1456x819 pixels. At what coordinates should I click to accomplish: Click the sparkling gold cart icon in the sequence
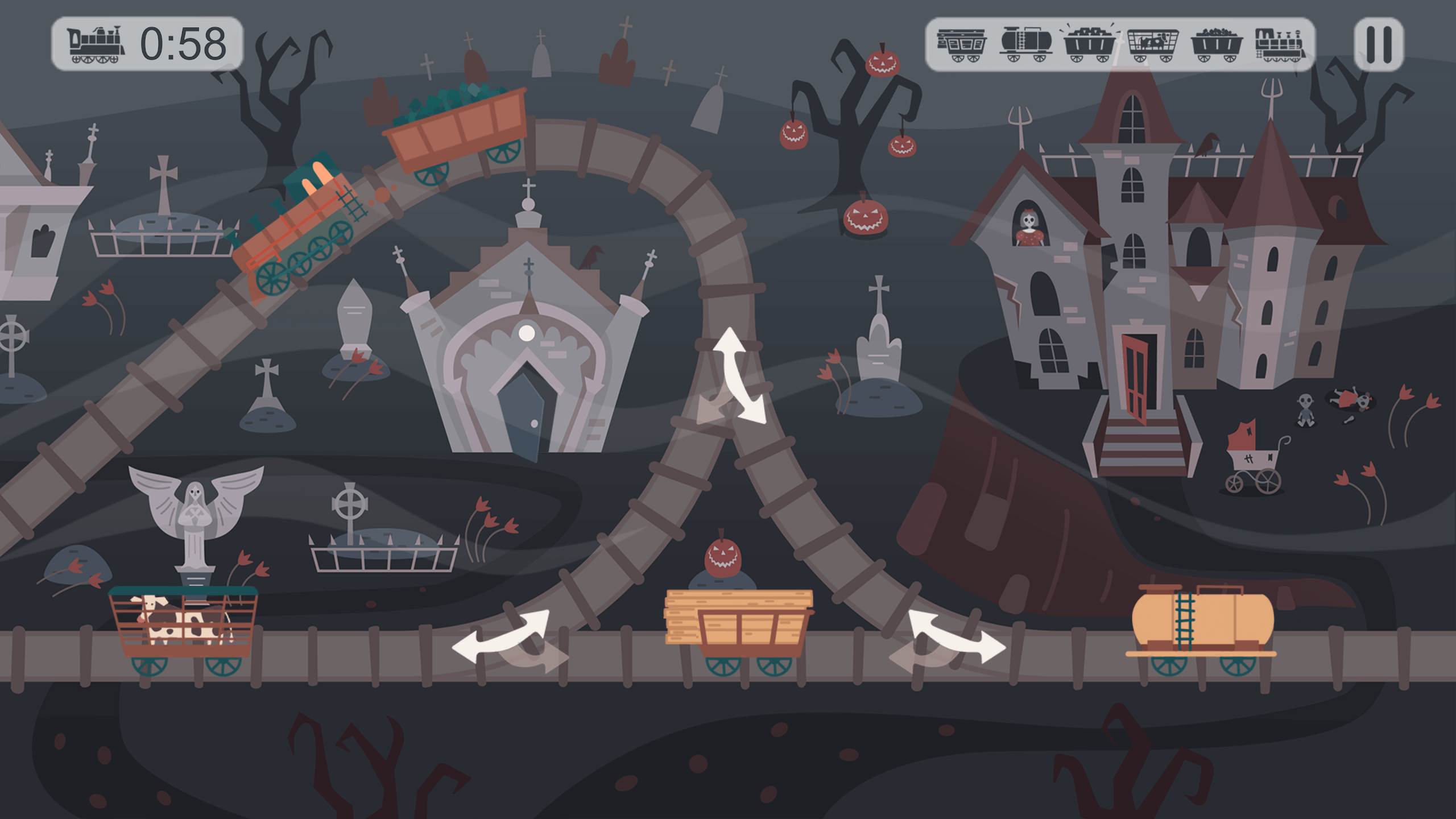coord(1090,44)
